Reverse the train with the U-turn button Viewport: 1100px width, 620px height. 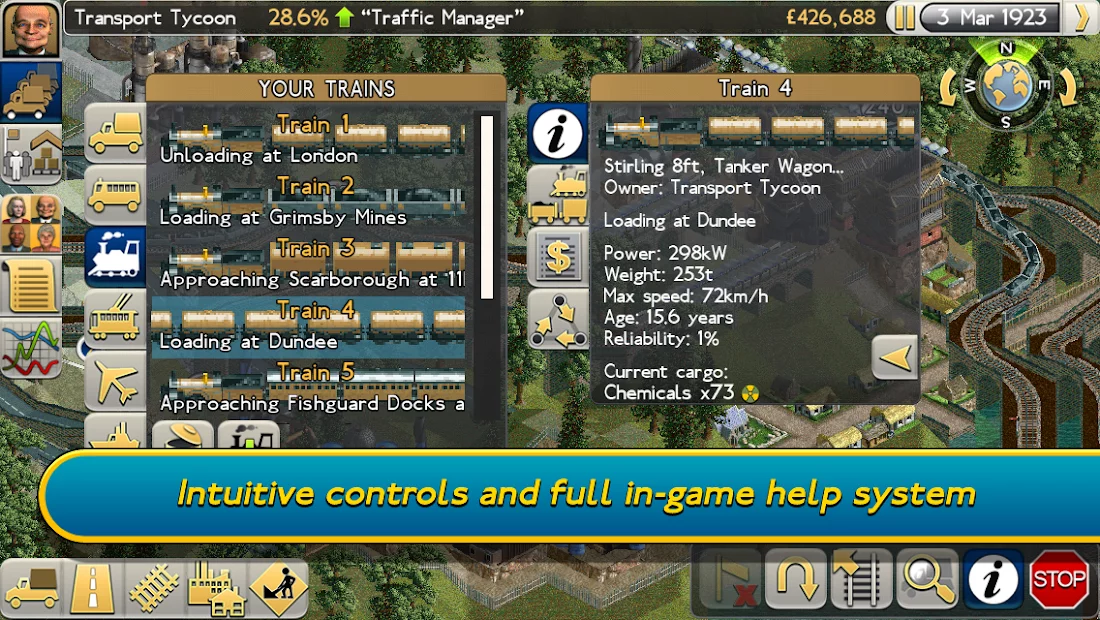795,580
